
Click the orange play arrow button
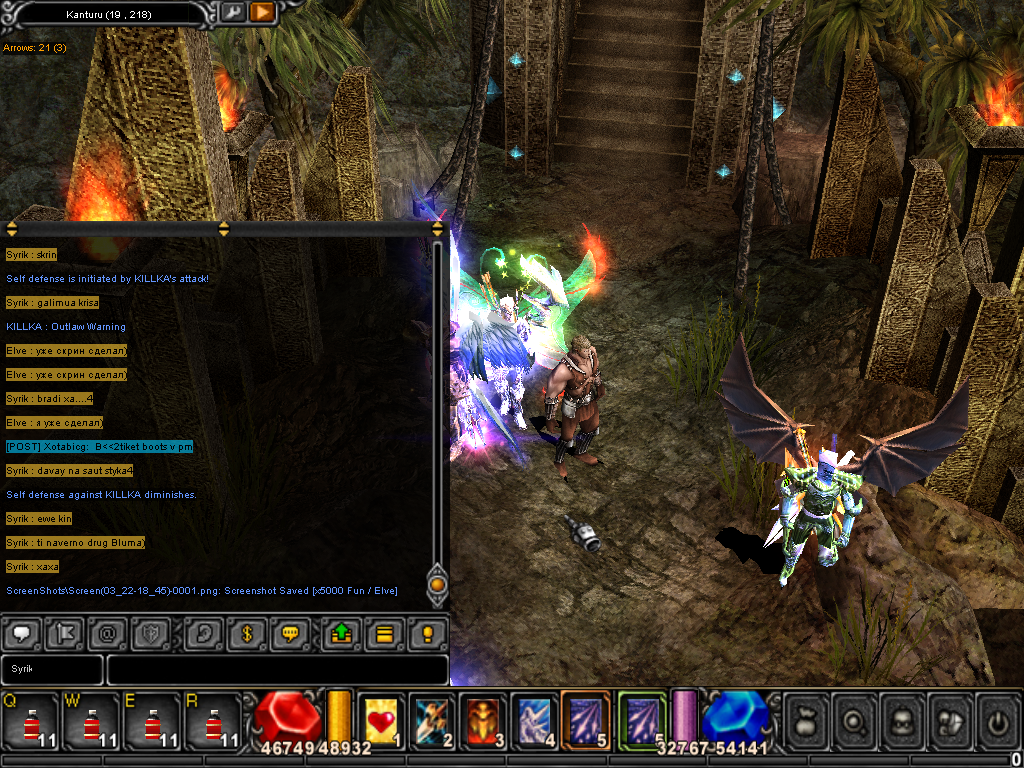(262, 13)
